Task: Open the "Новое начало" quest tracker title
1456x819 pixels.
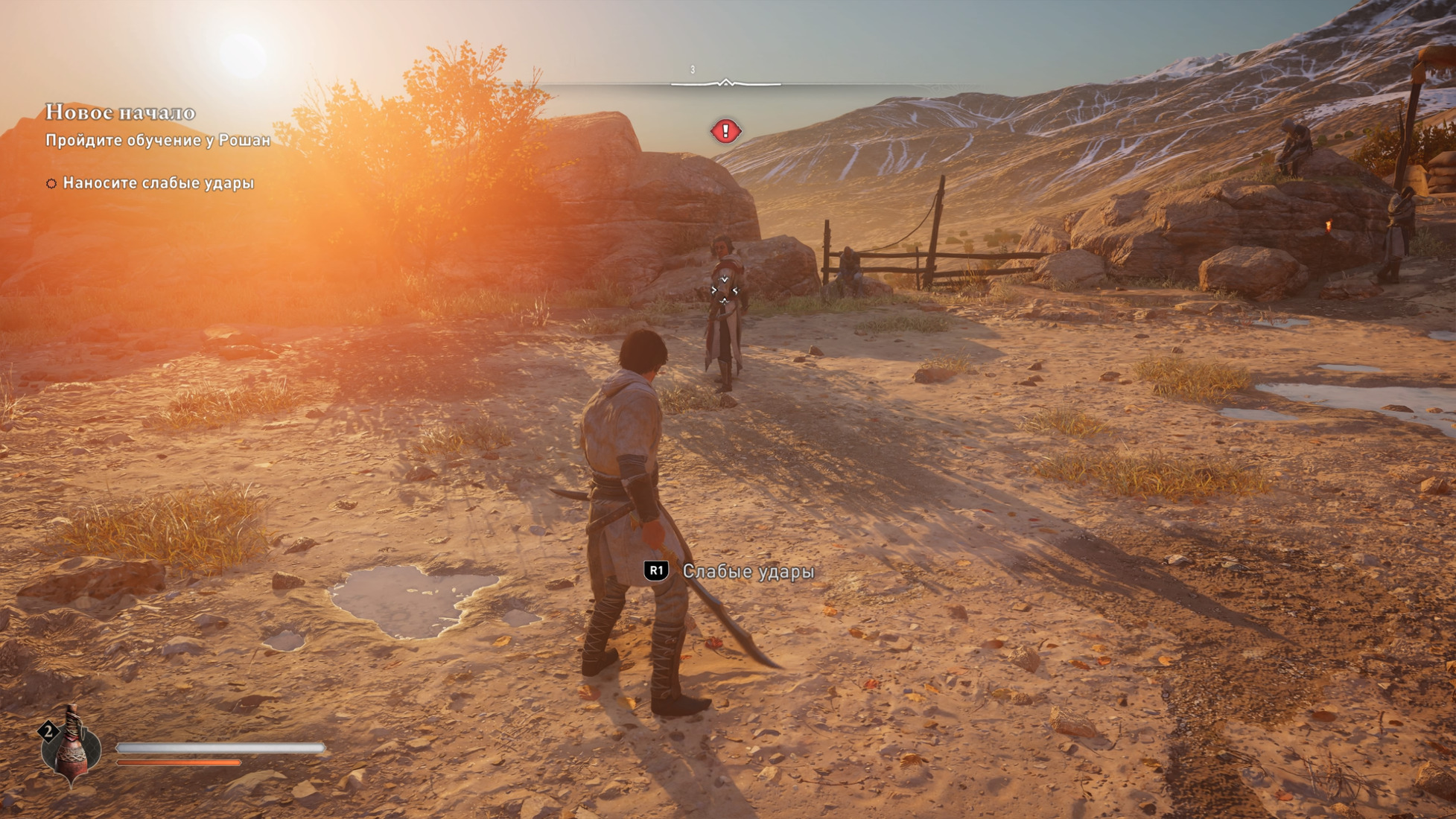Action: 121,112
